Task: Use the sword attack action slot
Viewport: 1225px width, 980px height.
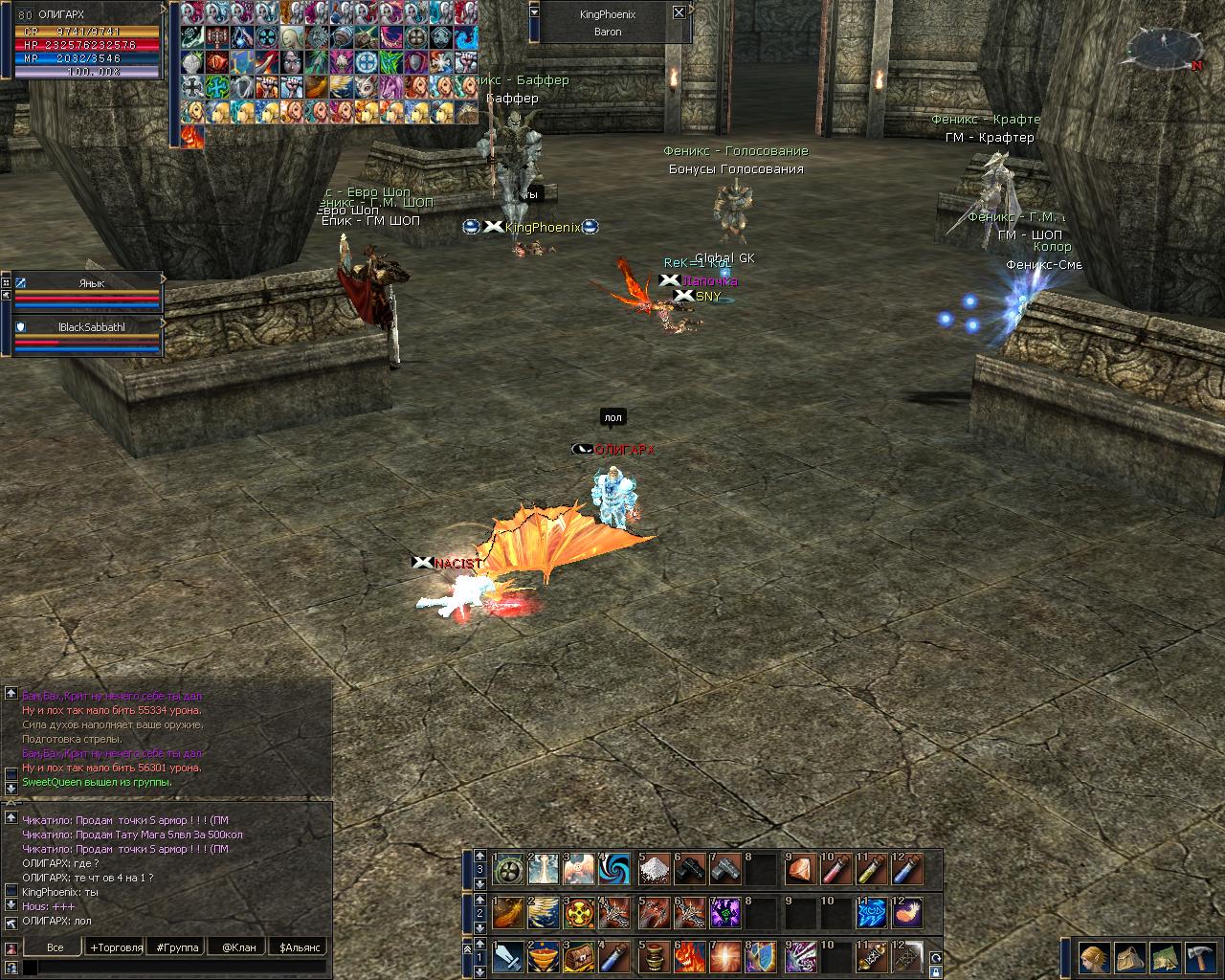Action: pos(508,956)
